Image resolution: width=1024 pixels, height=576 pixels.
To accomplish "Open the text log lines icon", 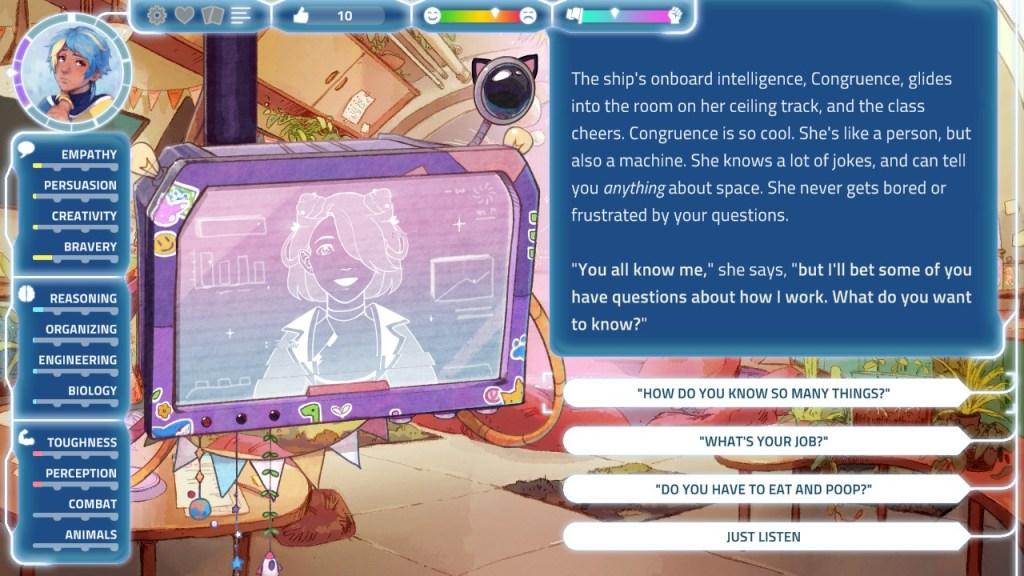I will 240,15.
